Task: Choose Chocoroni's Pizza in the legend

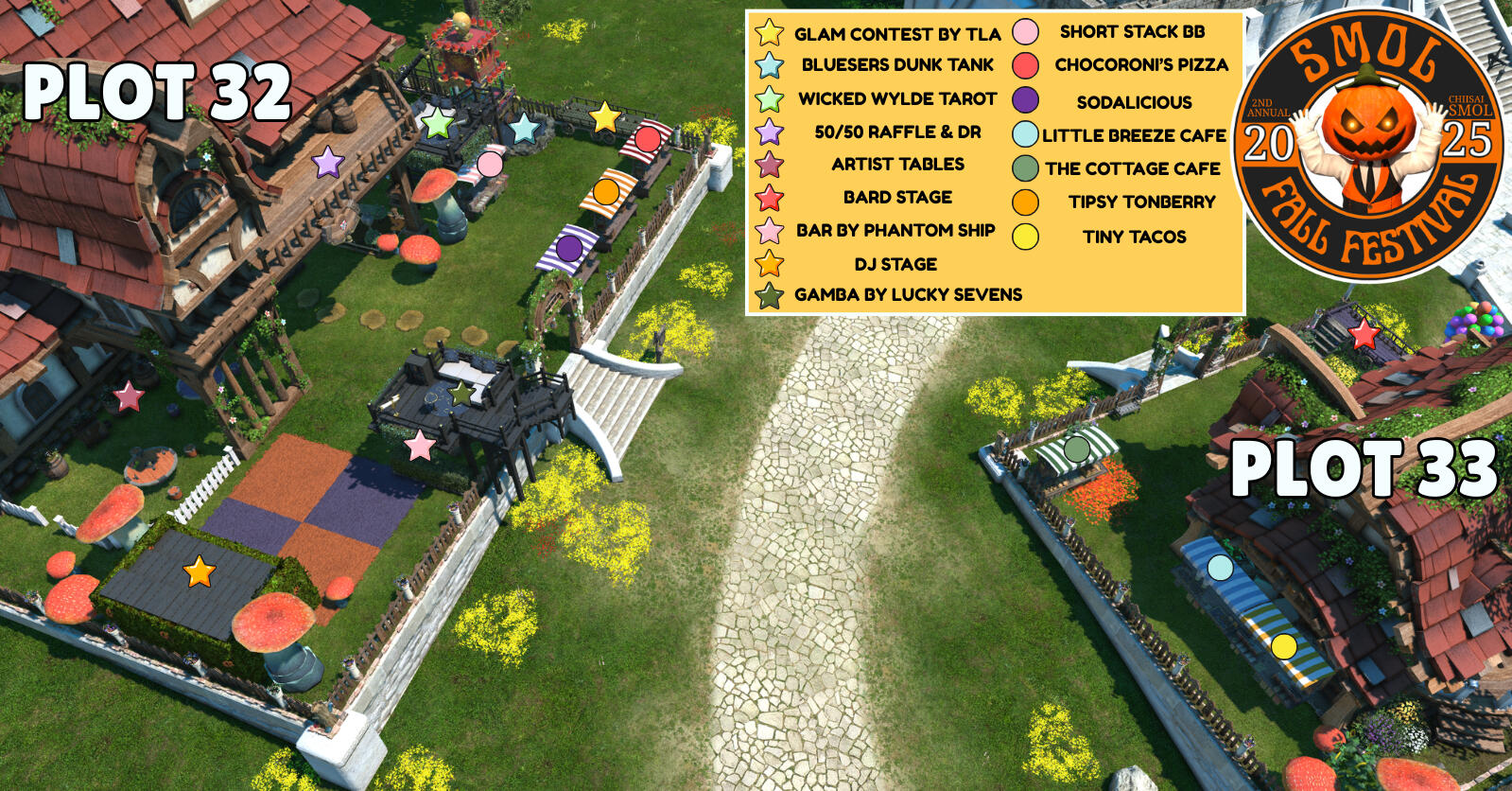Action: tap(1140, 65)
